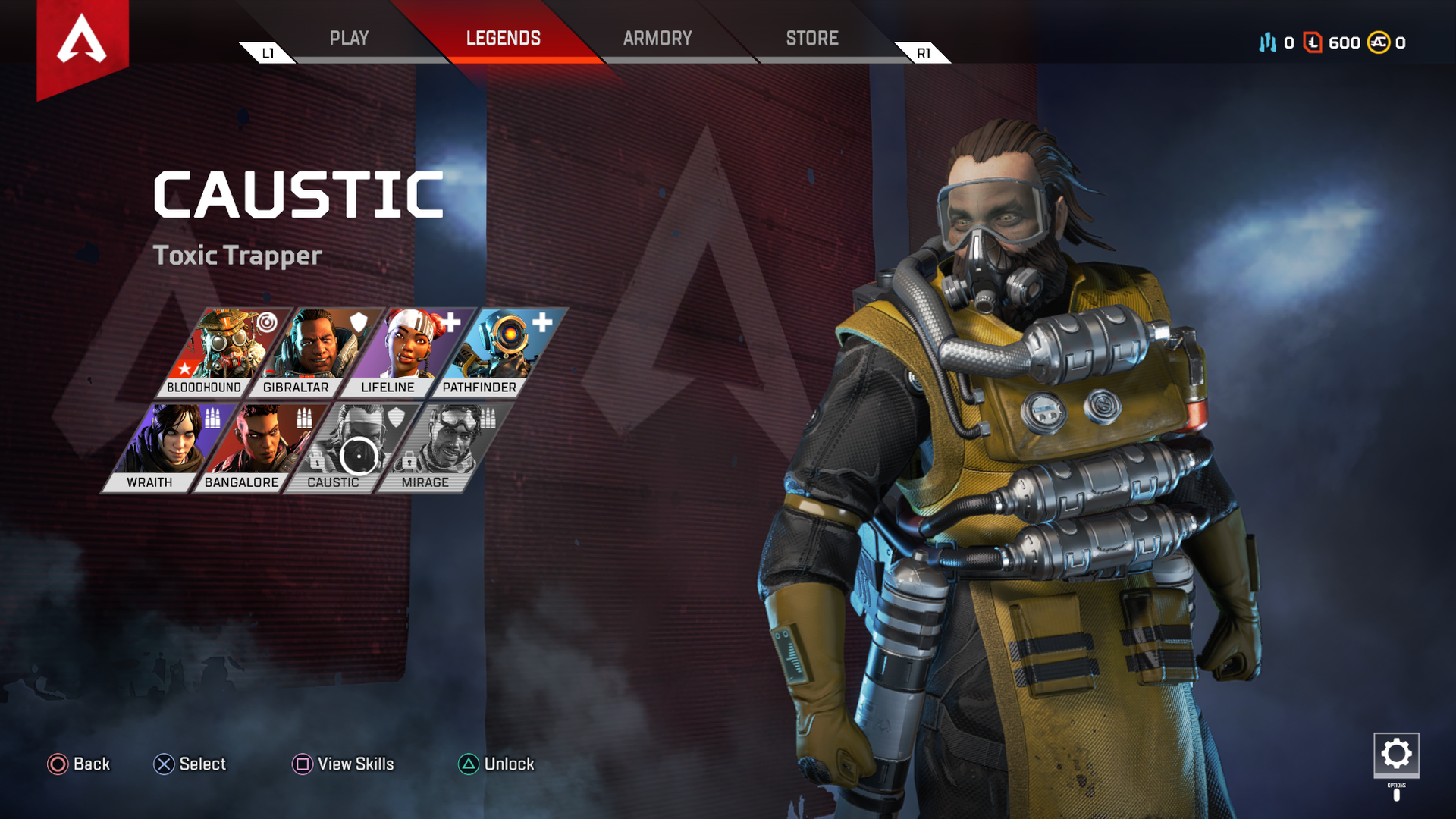Open the Store tab
Viewport: 1456px width, 819px height.
[x=811, y=38]
